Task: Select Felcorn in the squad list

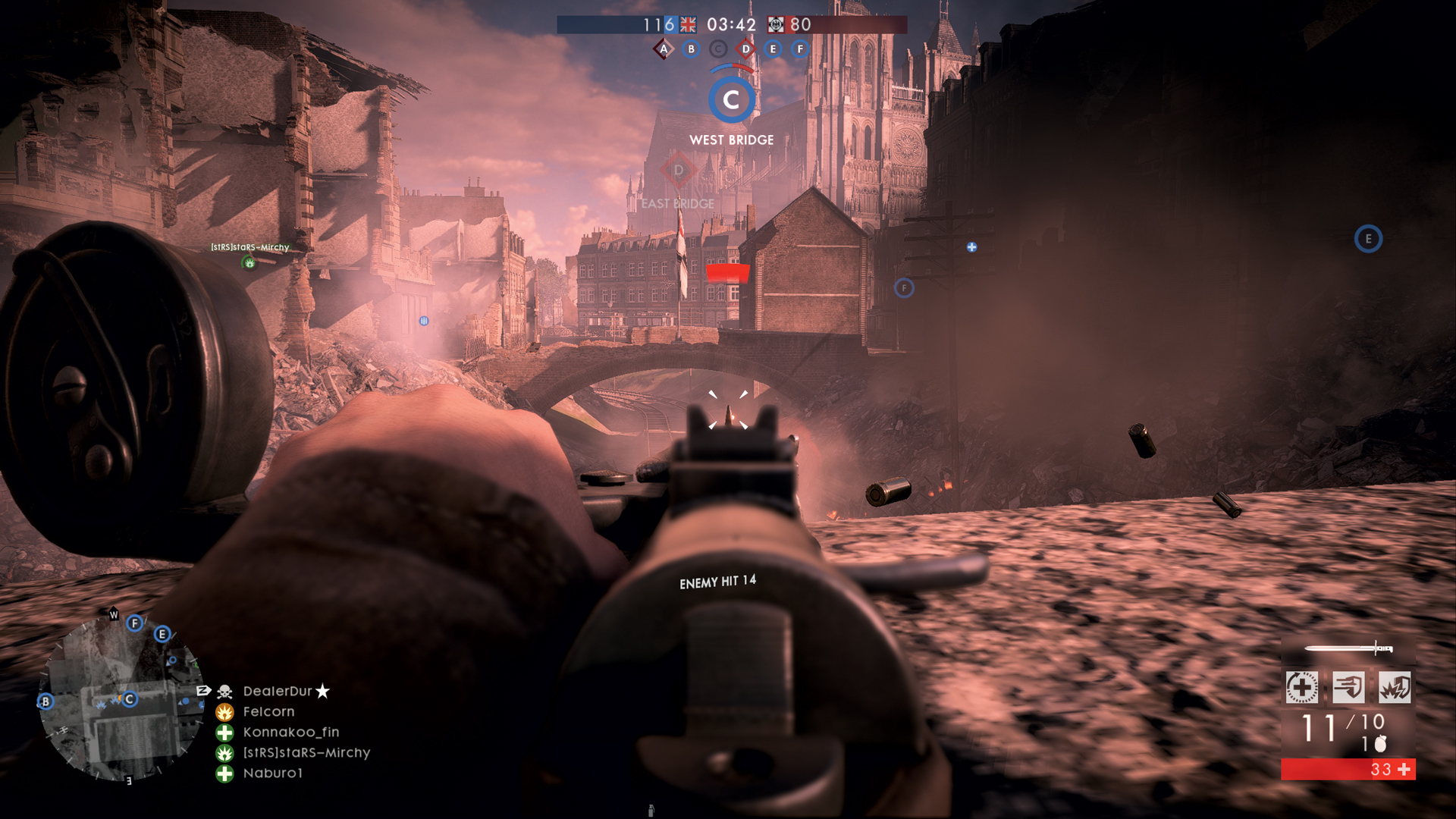Action: pos(268,712)
